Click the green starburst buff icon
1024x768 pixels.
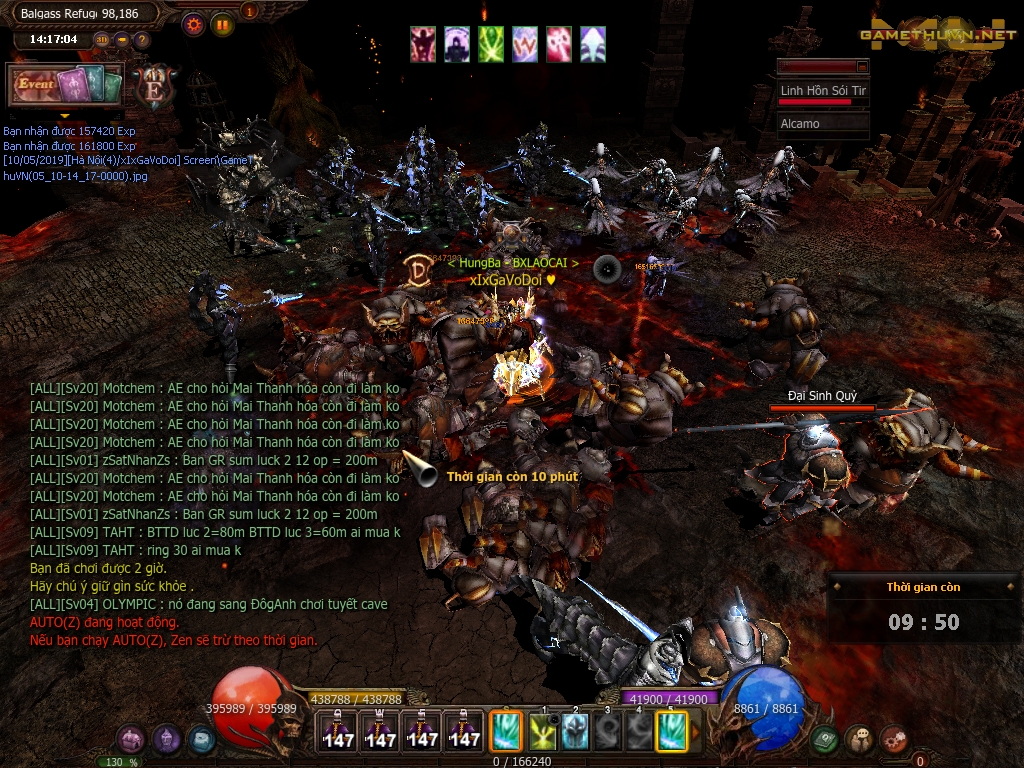click(490, 44)
